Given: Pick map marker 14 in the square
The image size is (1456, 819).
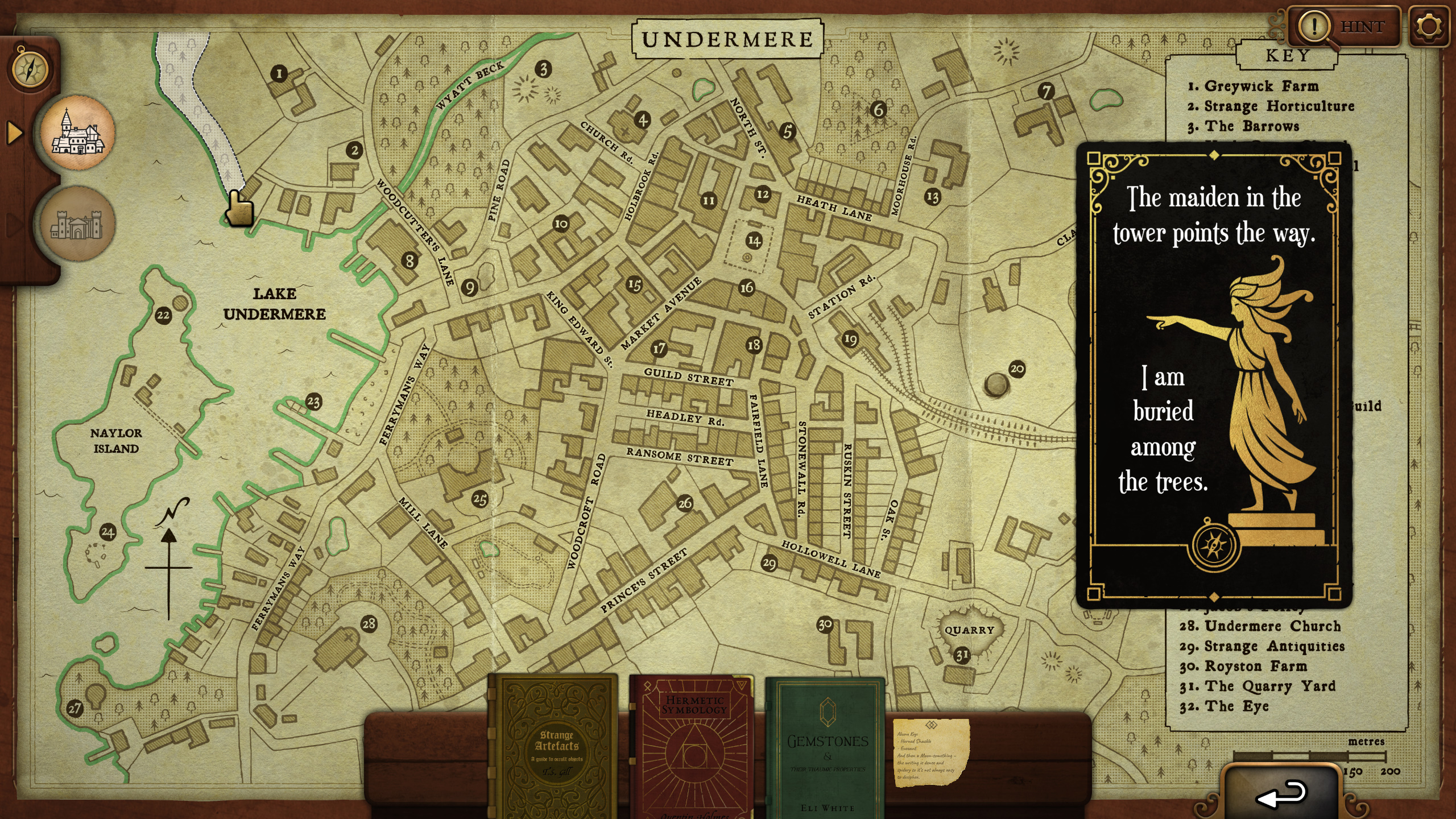Looking at the screenshot, I should click(754, 241).
